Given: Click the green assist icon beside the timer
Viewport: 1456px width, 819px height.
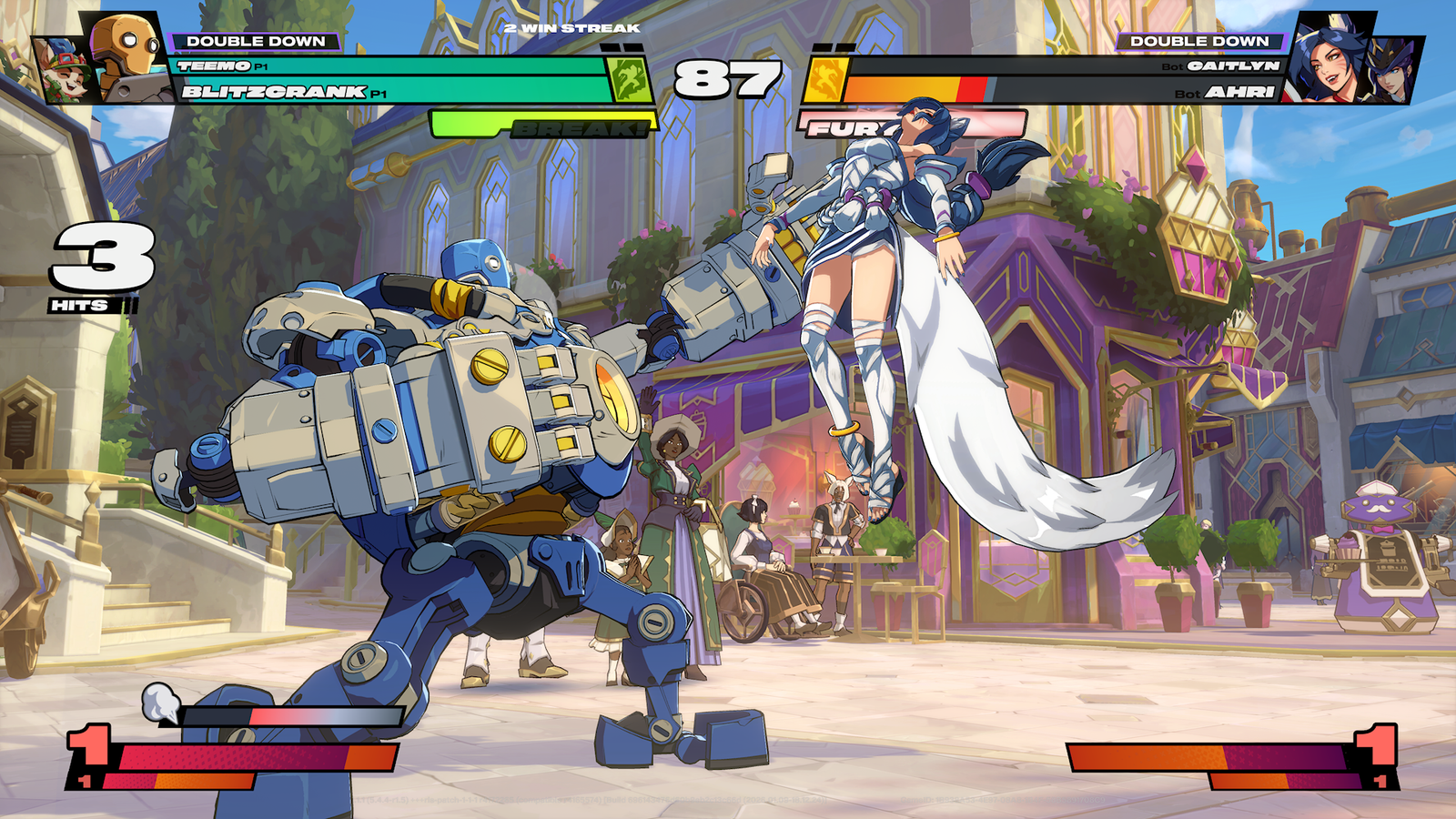Looking at the screenshot, I should click(x=630, y=79).
